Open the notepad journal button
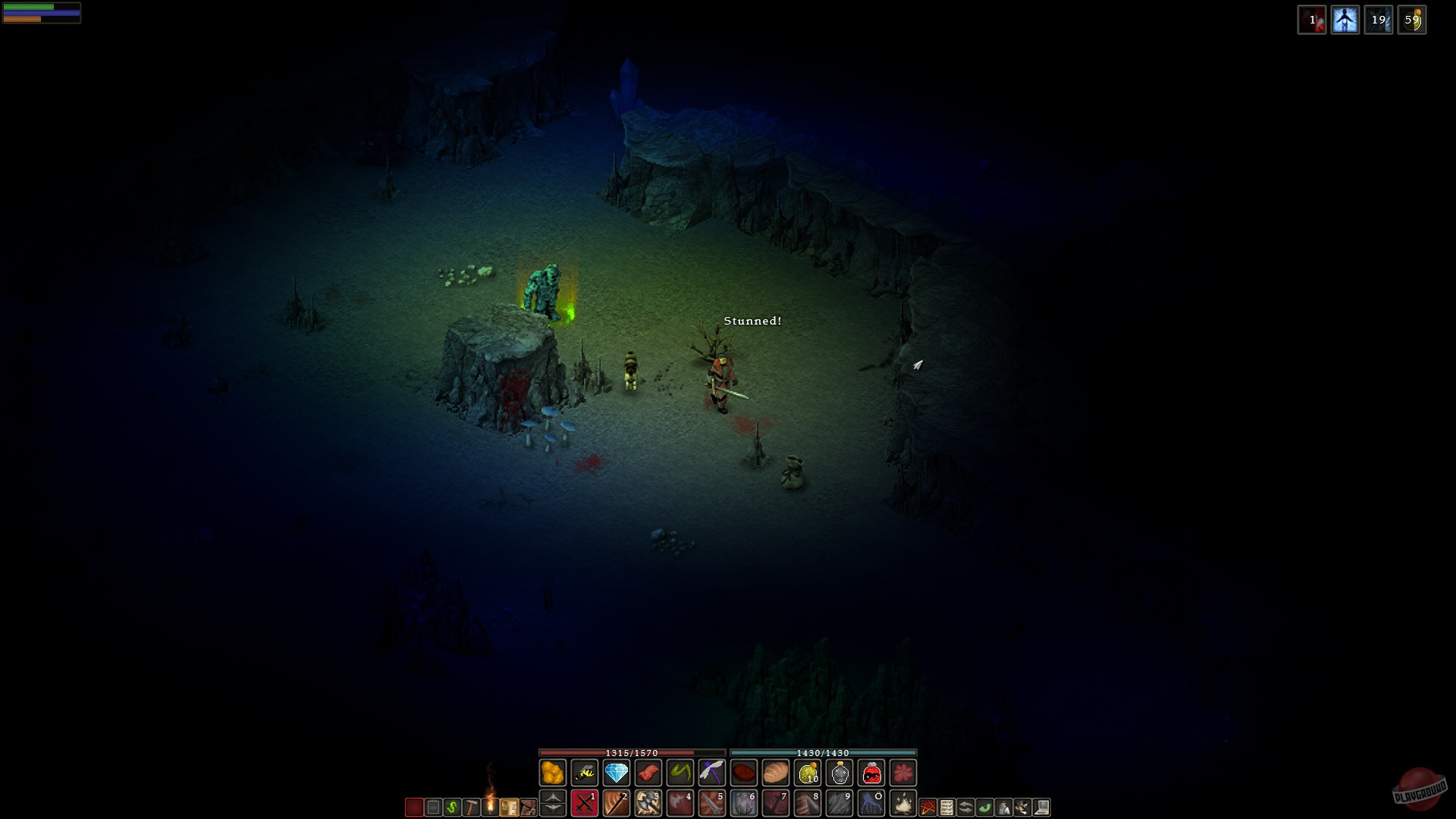Screen dimensions: 1456x819 coord(433,808)
